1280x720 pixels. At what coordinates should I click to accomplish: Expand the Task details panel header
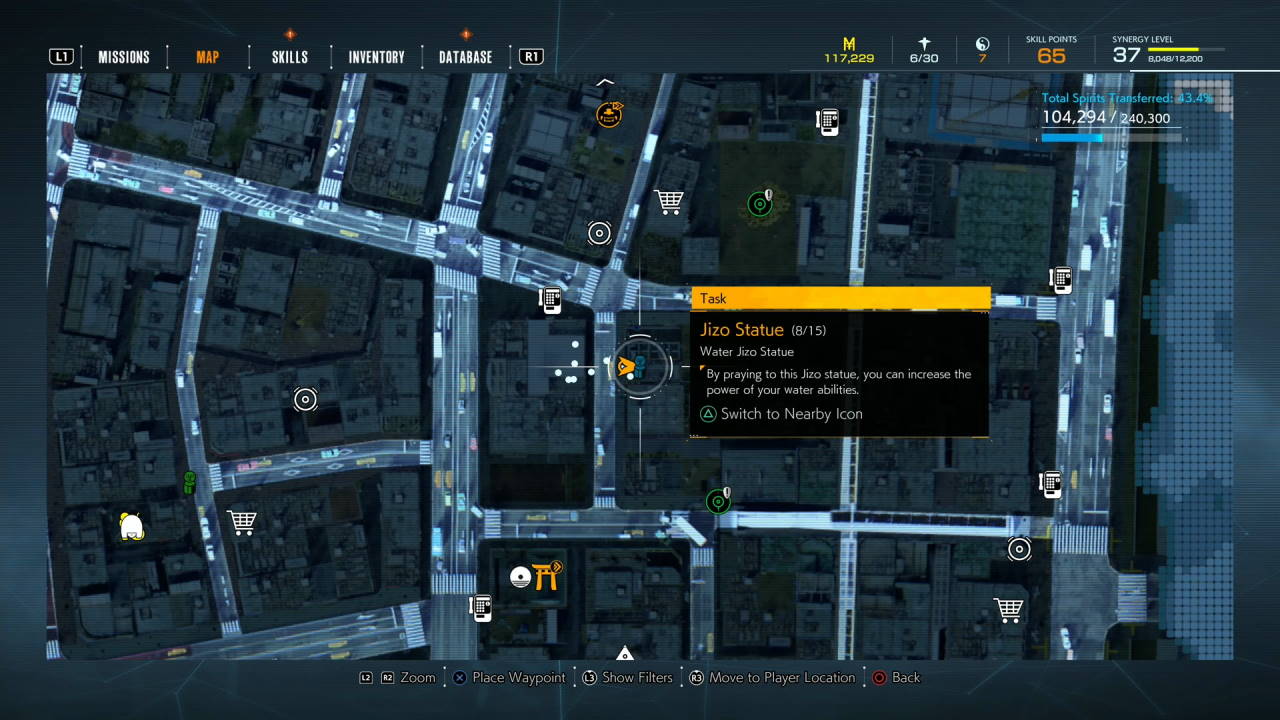pos(840,298)
